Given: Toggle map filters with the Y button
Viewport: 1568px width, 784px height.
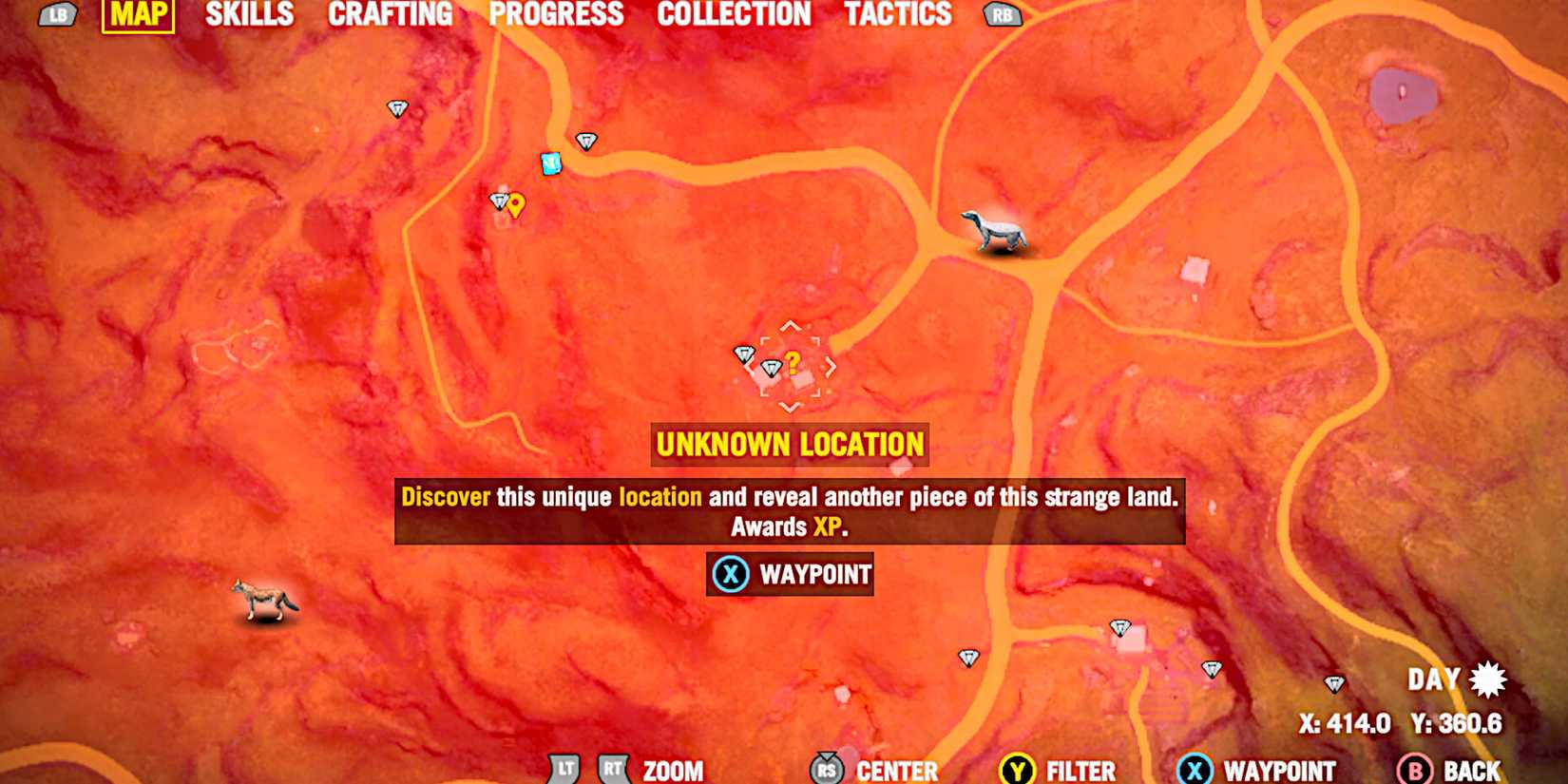Looking at the screenshot, I should pos(1018,770).
